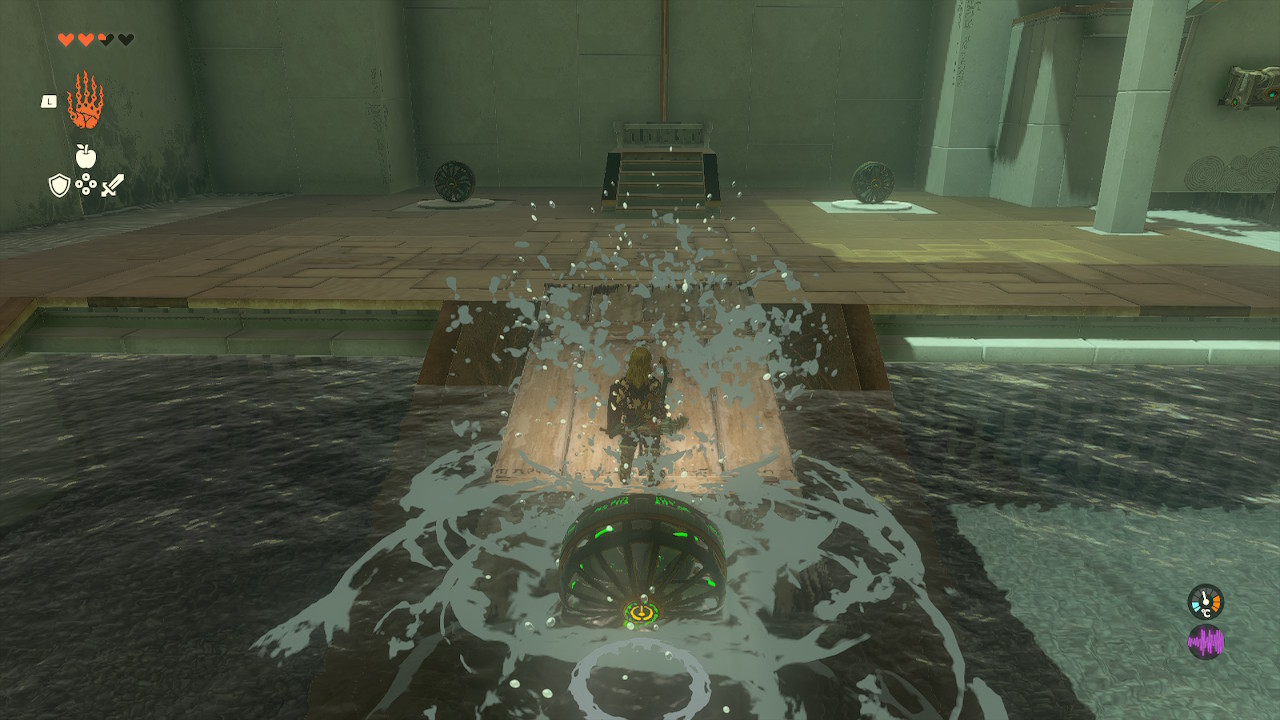Click the L button prompt icon
The height and width of the screenshot is (720, 1280).
[x=48, y=100]
